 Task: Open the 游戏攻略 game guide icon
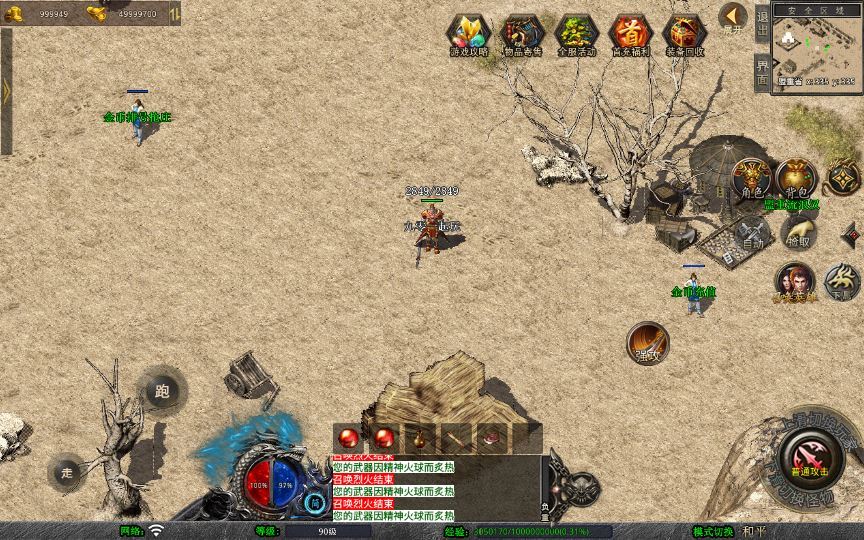tap(467, 34)
